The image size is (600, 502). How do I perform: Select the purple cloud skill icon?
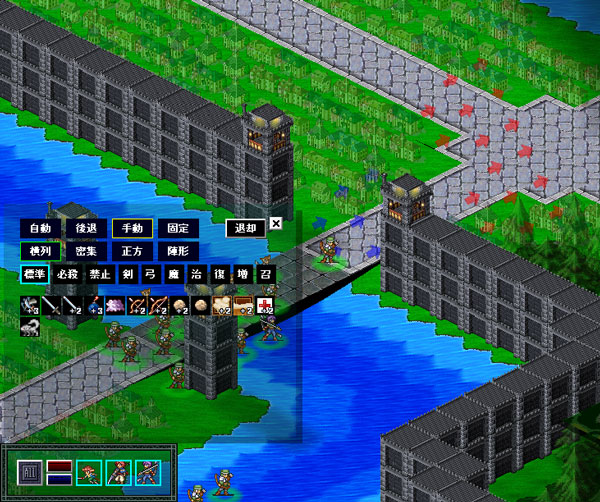point(112,305)
